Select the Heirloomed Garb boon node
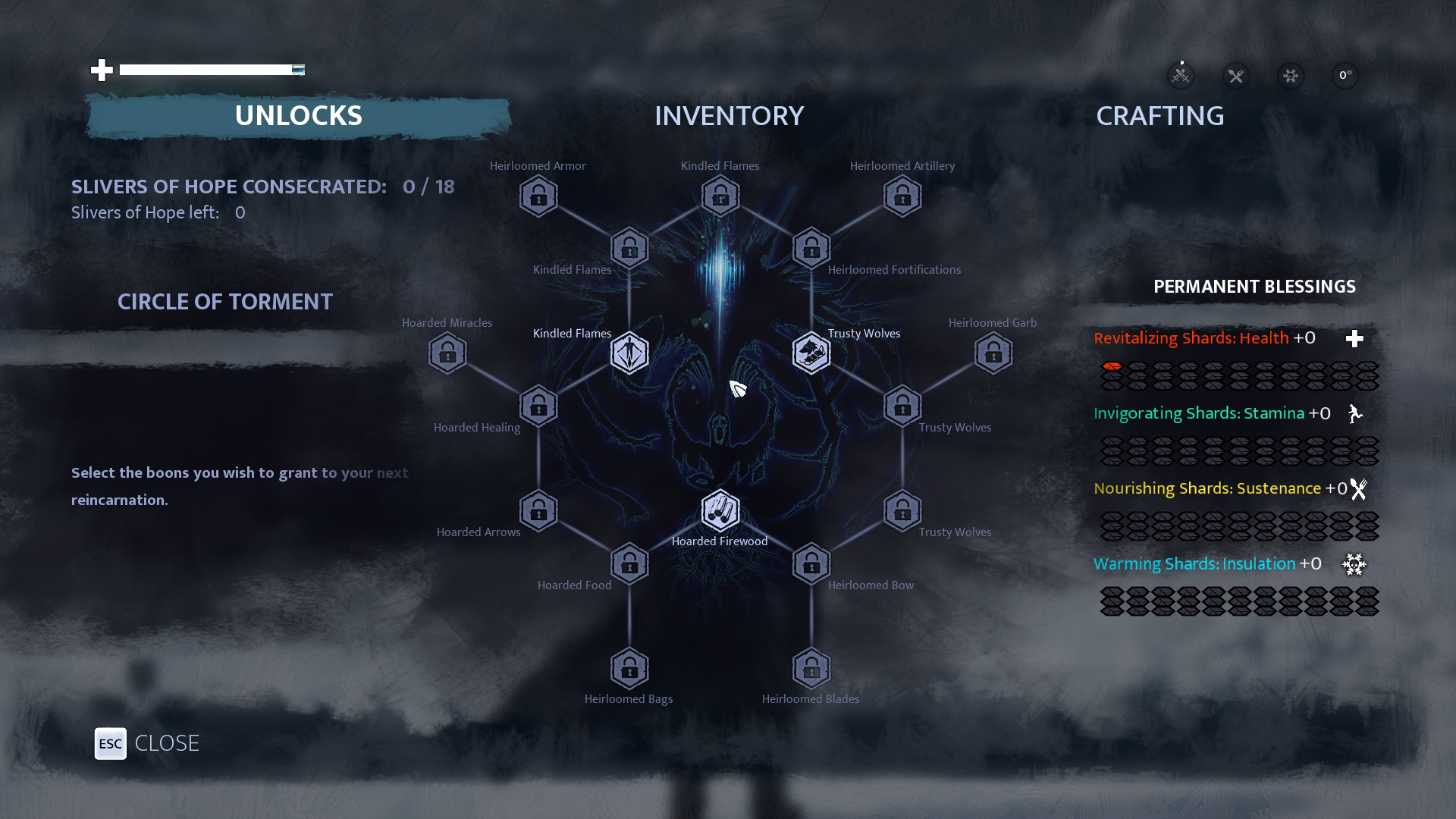Image resolution: width=1456 pixels, height=819 pixels. tap(993, 352)
